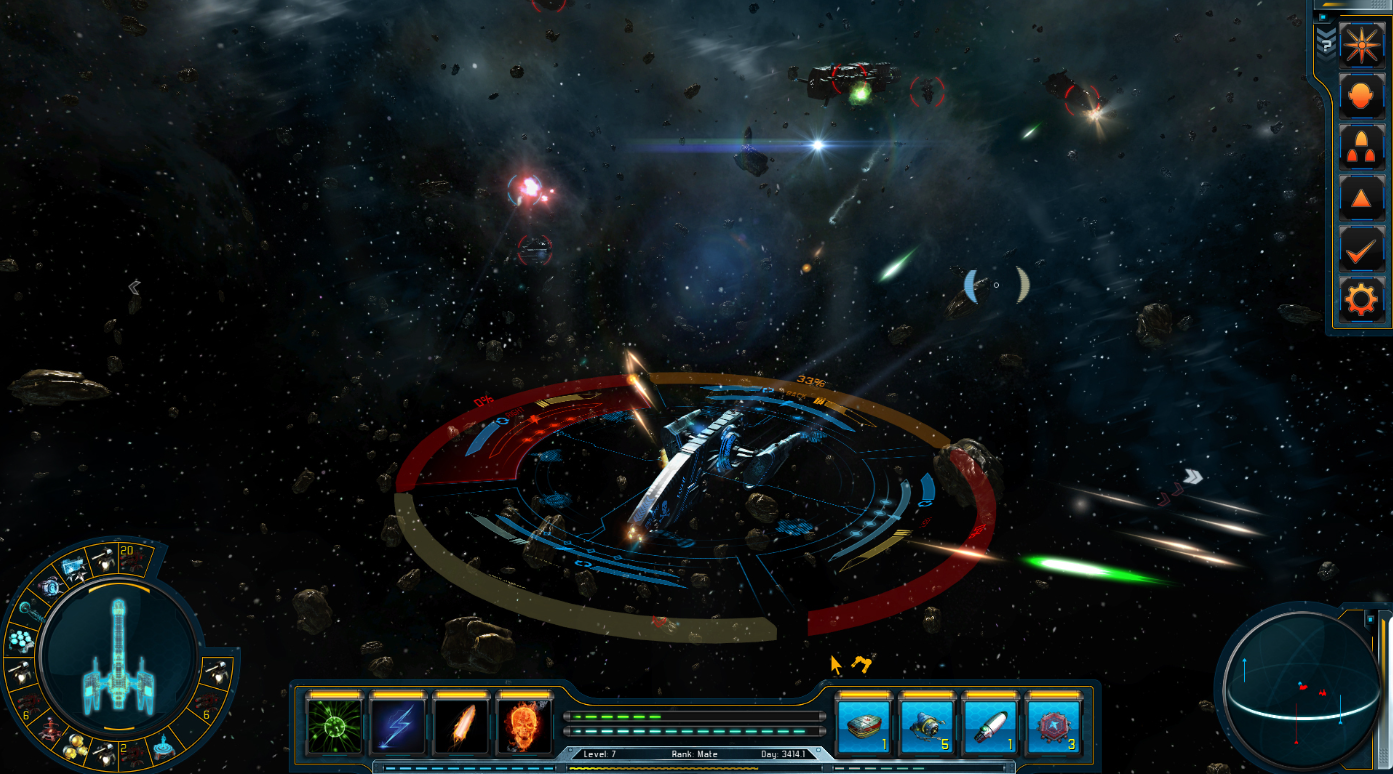Expand the question mark chevron tab
Viewport: 1393px width, 774px height.
pos(1326,43)
